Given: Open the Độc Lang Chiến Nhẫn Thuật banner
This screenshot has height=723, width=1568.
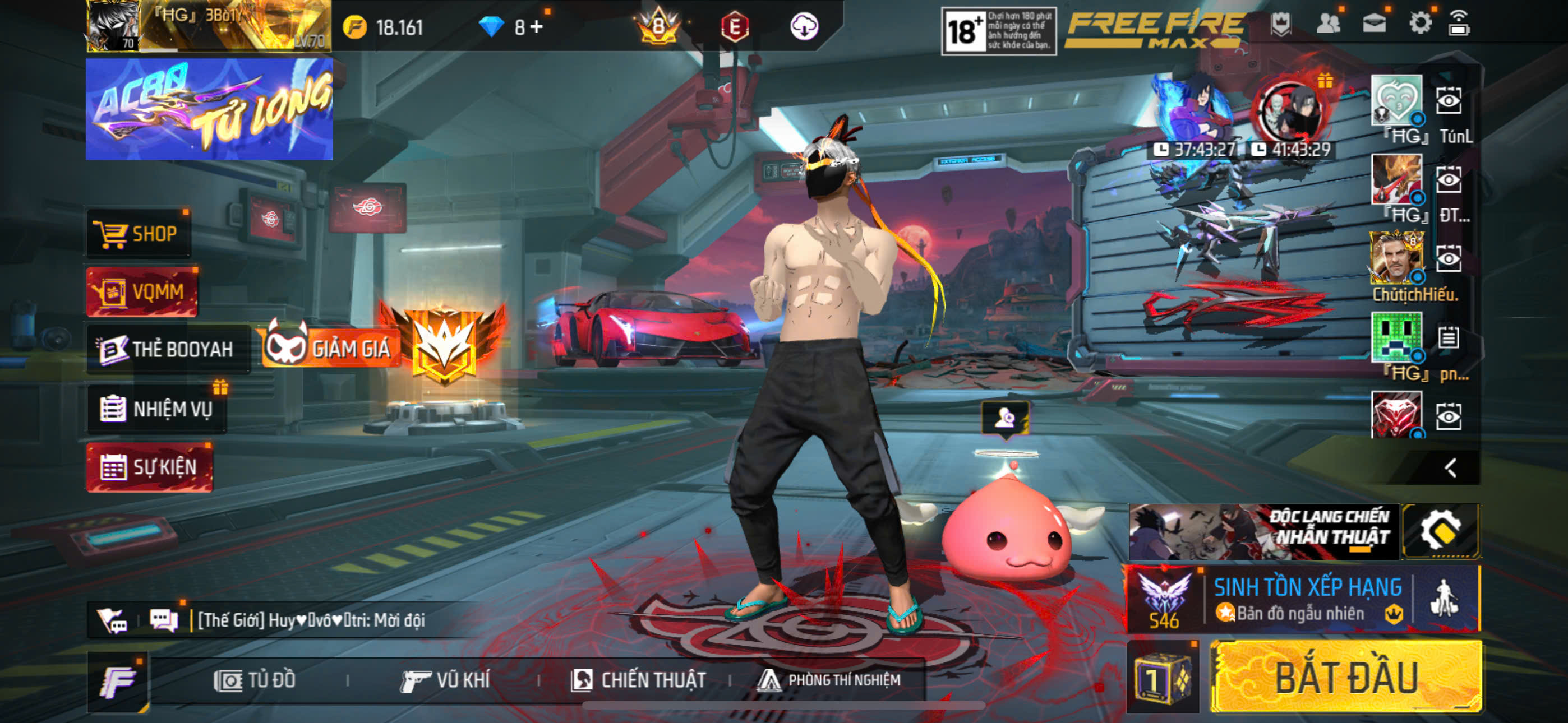Looking at the screenshot, I should point(1263,531).
